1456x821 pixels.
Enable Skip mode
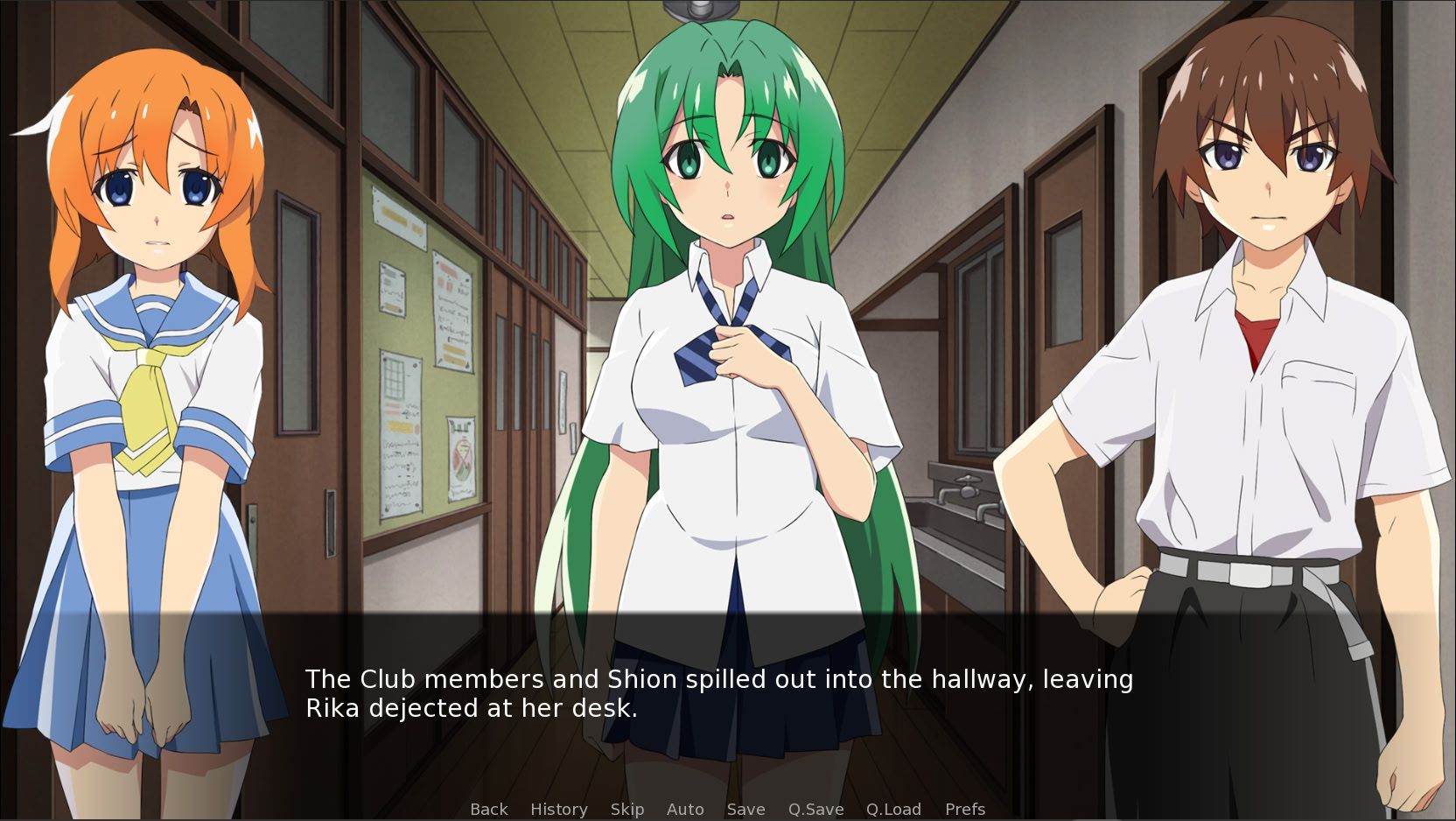(x=627, y=809)
